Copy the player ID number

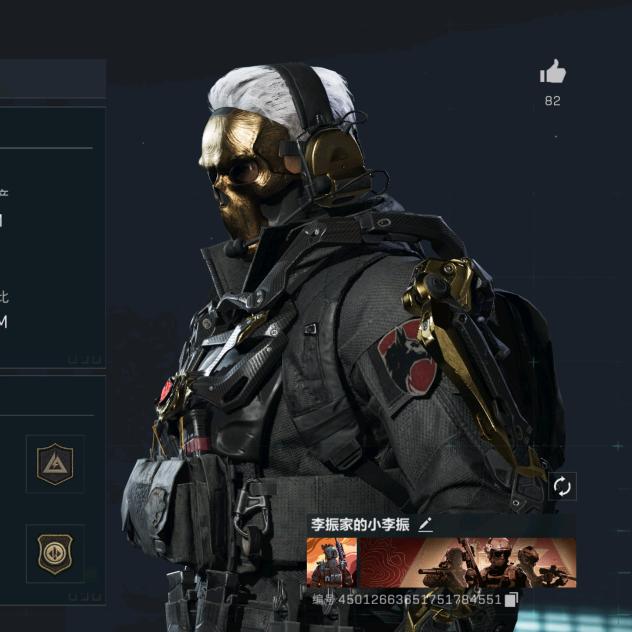click(511, 599)
